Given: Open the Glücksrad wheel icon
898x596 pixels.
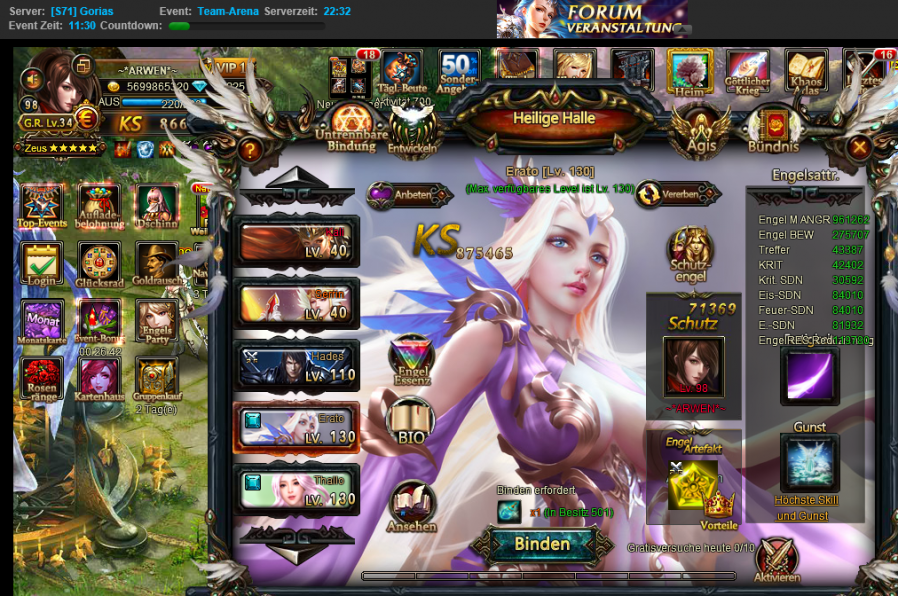Looking at the screenshot, I should tap(99, 265).
